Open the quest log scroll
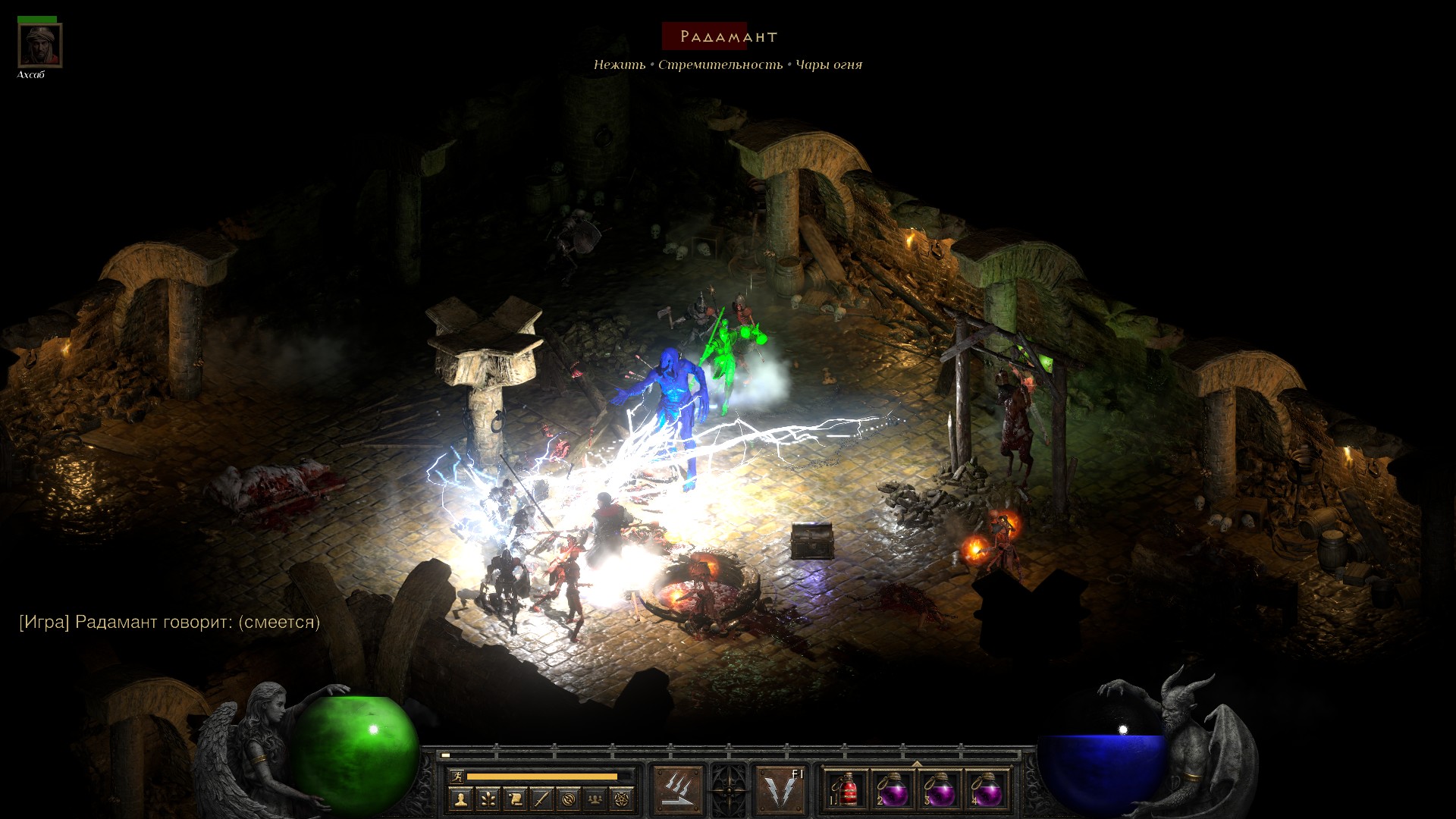This screenshot has width=1456, height=819. tap(515, 799)
